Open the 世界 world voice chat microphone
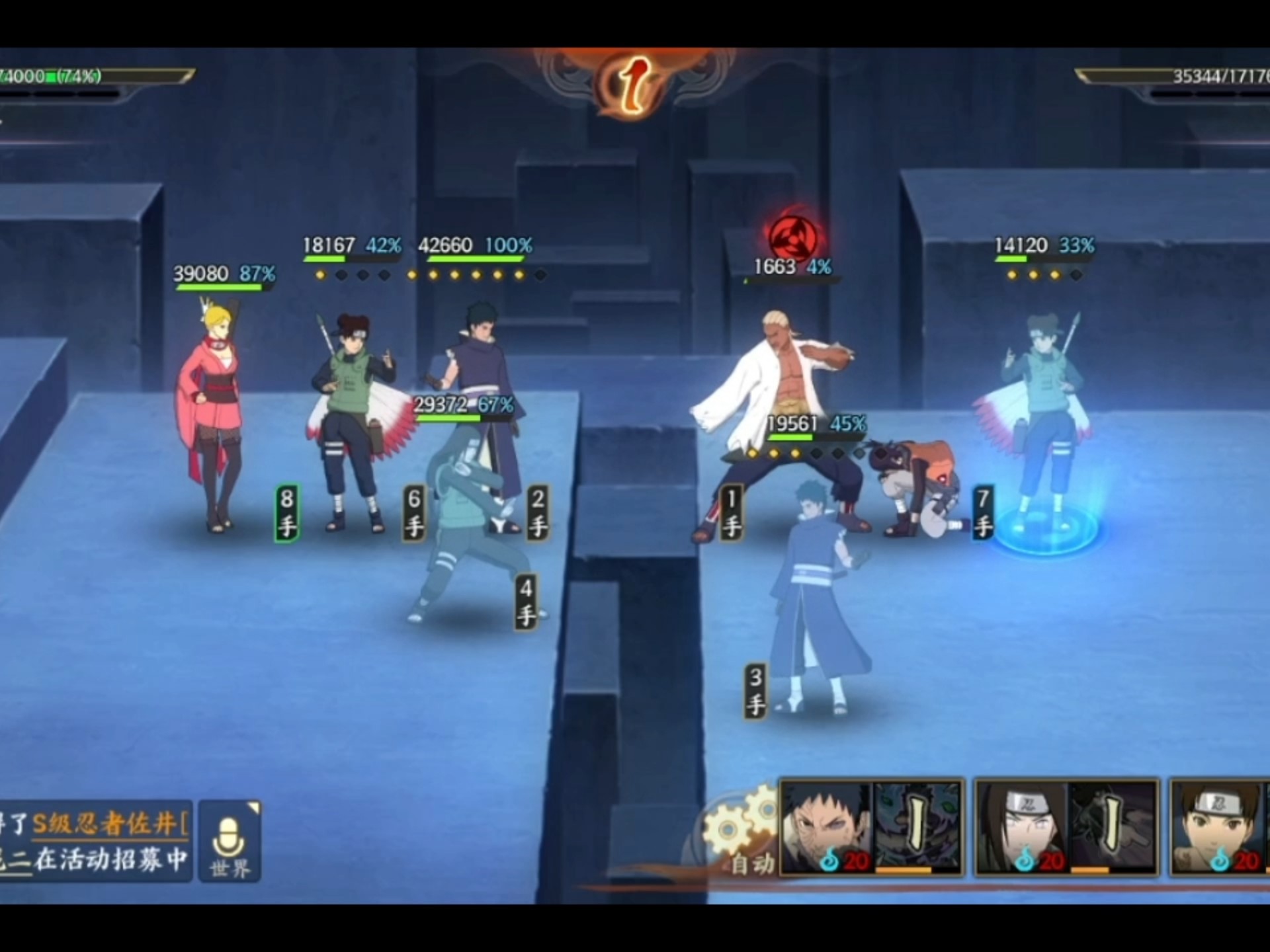 (x=230, y=841)
